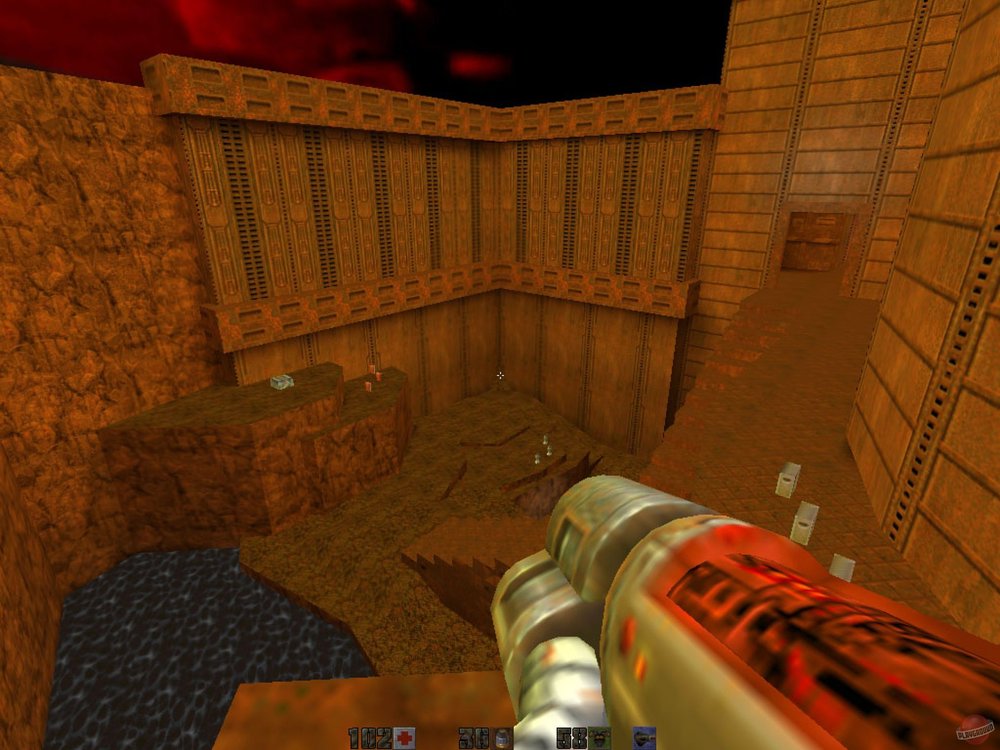
Task: Select the blue weapon pickup icon
Action: coord(645,739)
